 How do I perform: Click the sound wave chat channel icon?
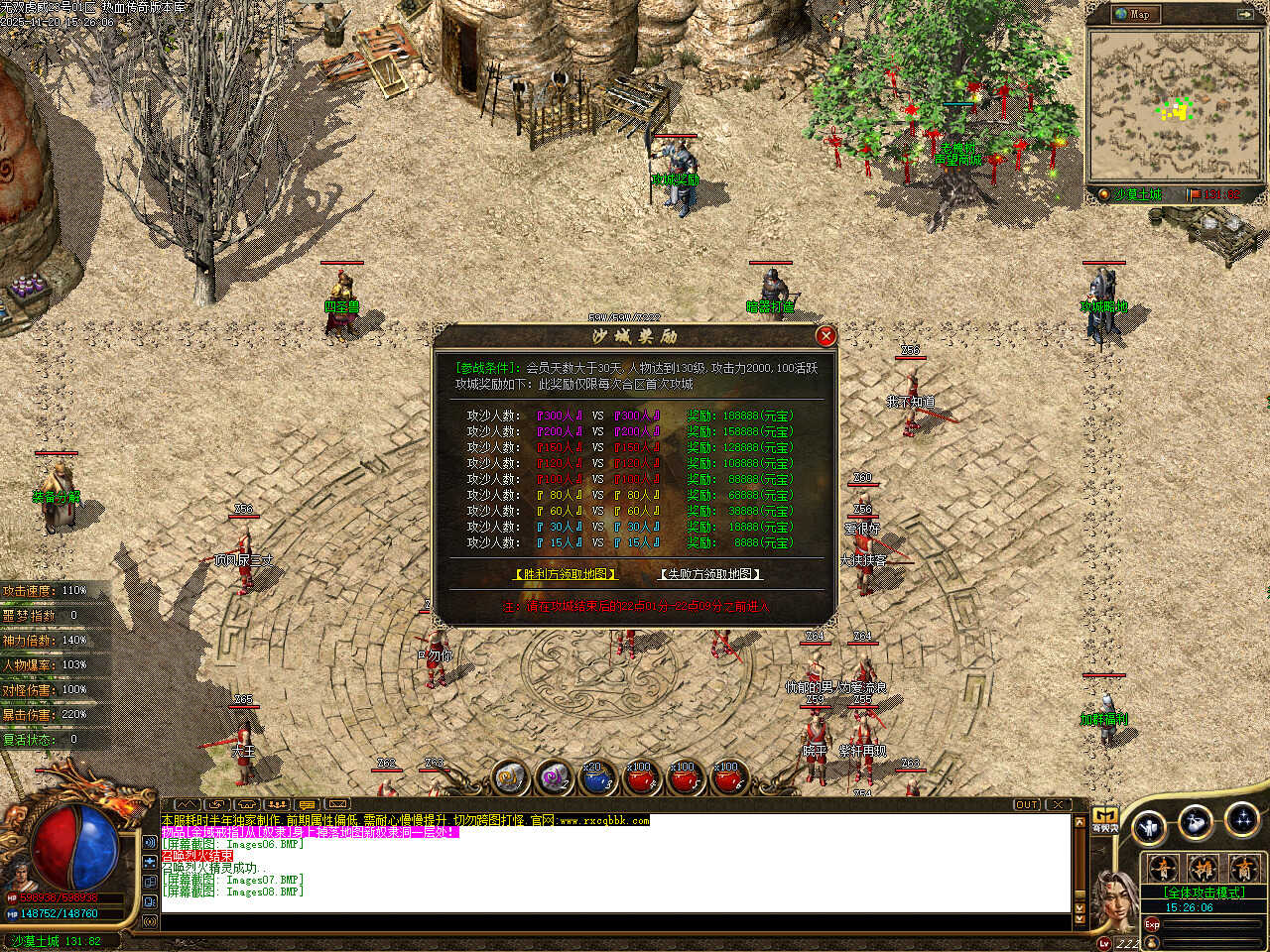(x=150, y=842)
